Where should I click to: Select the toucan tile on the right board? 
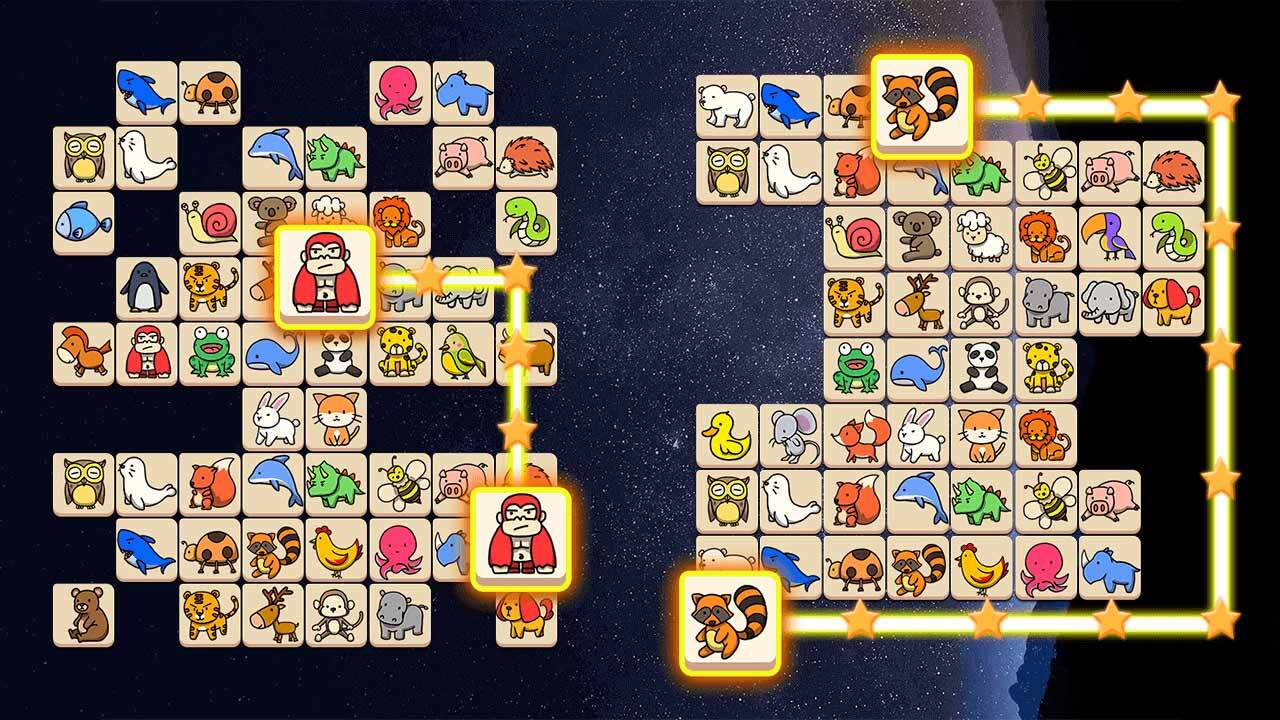pos(1105,232)
